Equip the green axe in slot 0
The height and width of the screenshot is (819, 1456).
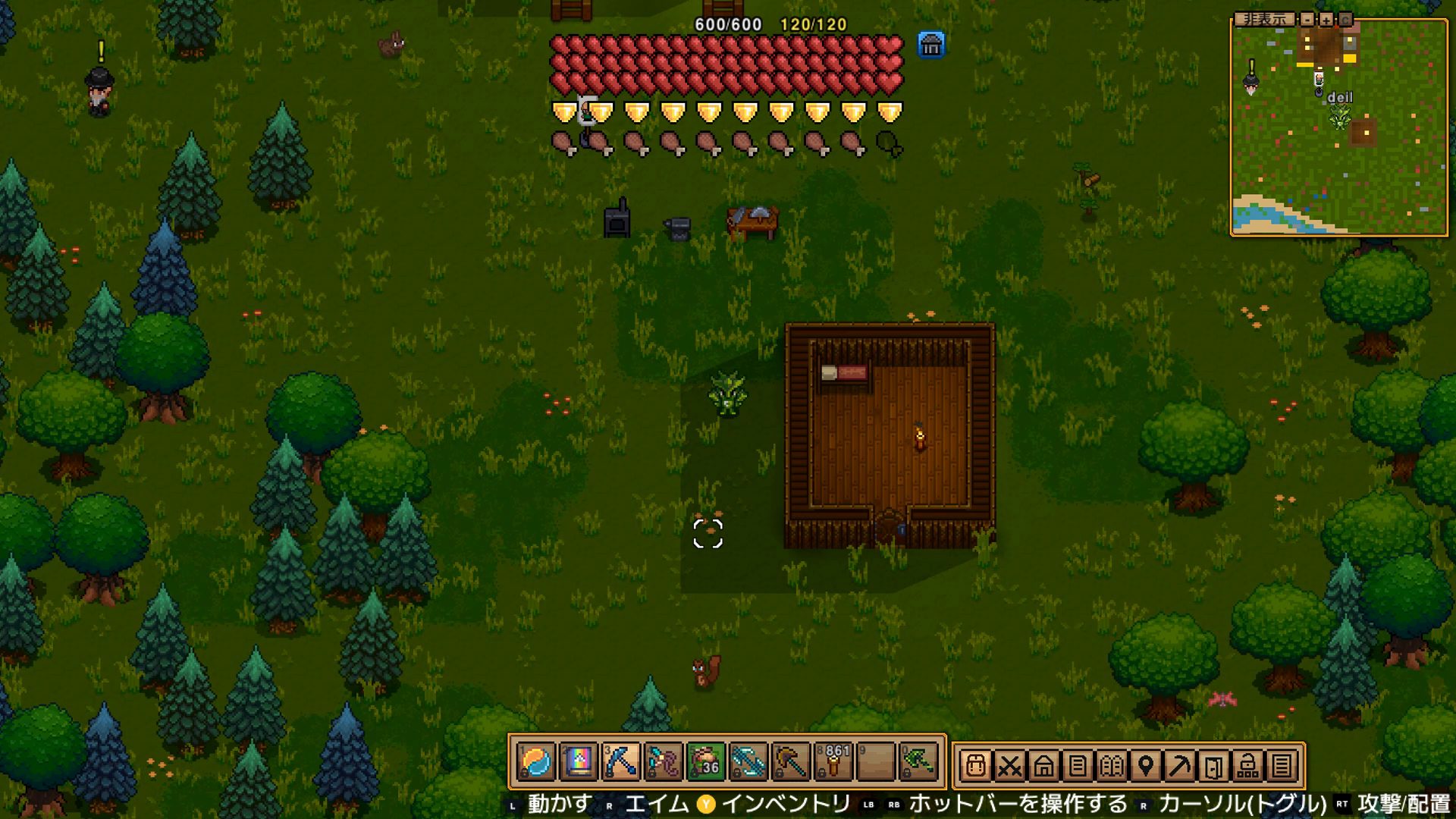[918, 762]
